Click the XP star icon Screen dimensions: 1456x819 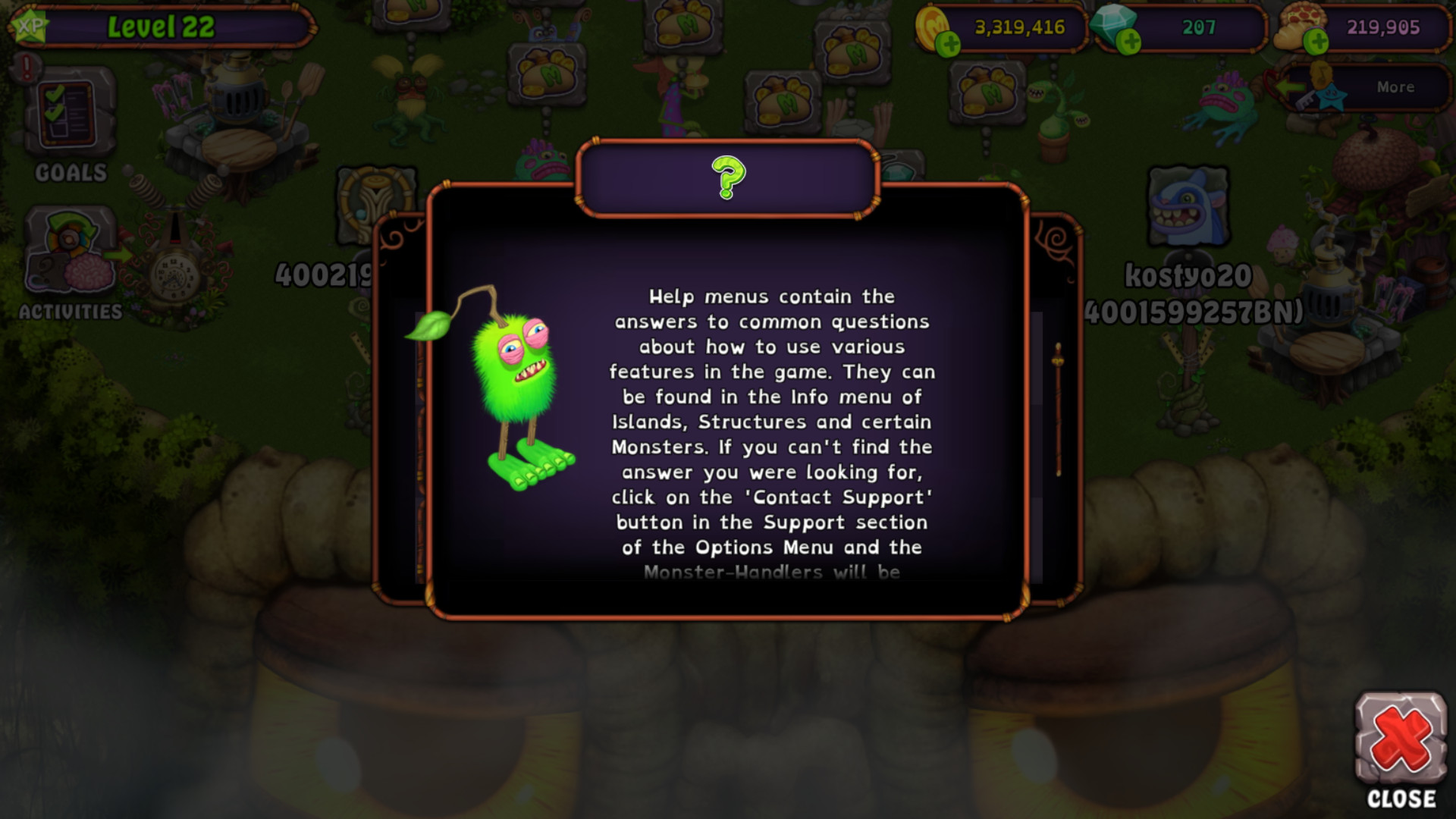pyautogui.click(x=30, y=27)
